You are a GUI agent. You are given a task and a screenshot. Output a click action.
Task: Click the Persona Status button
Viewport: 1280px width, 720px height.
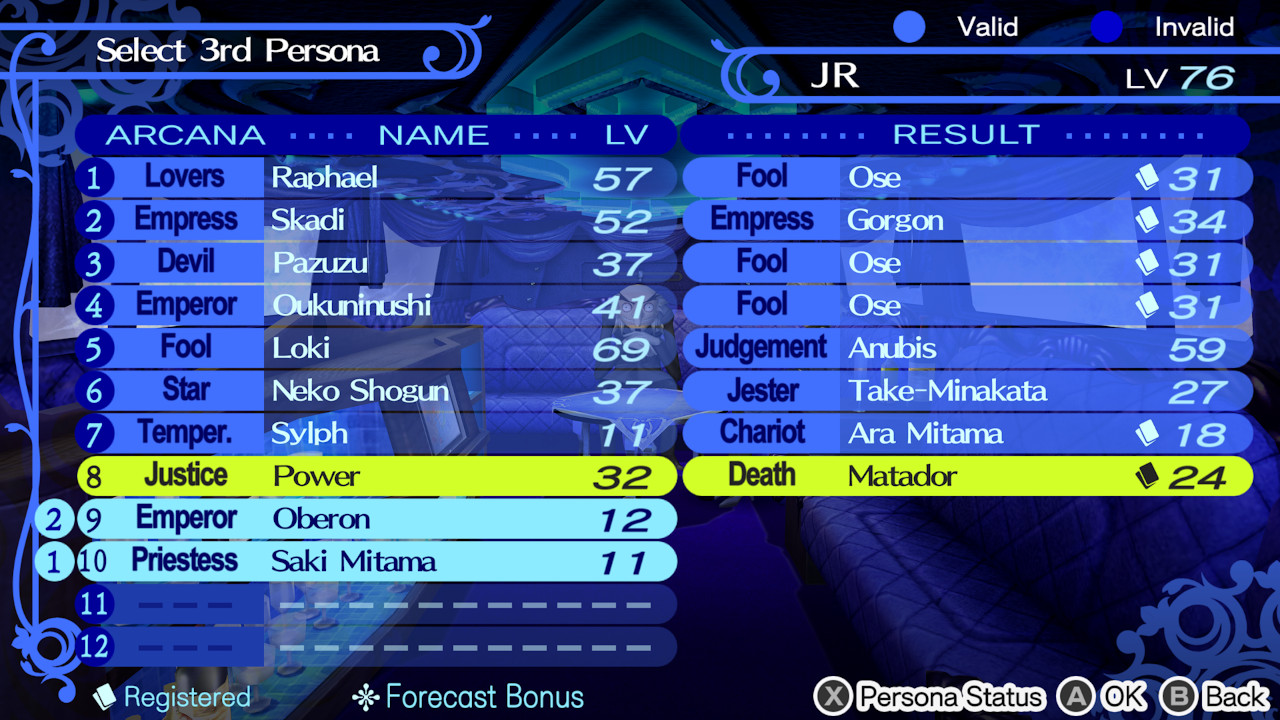pyautogui.click(x=950, y=697)
